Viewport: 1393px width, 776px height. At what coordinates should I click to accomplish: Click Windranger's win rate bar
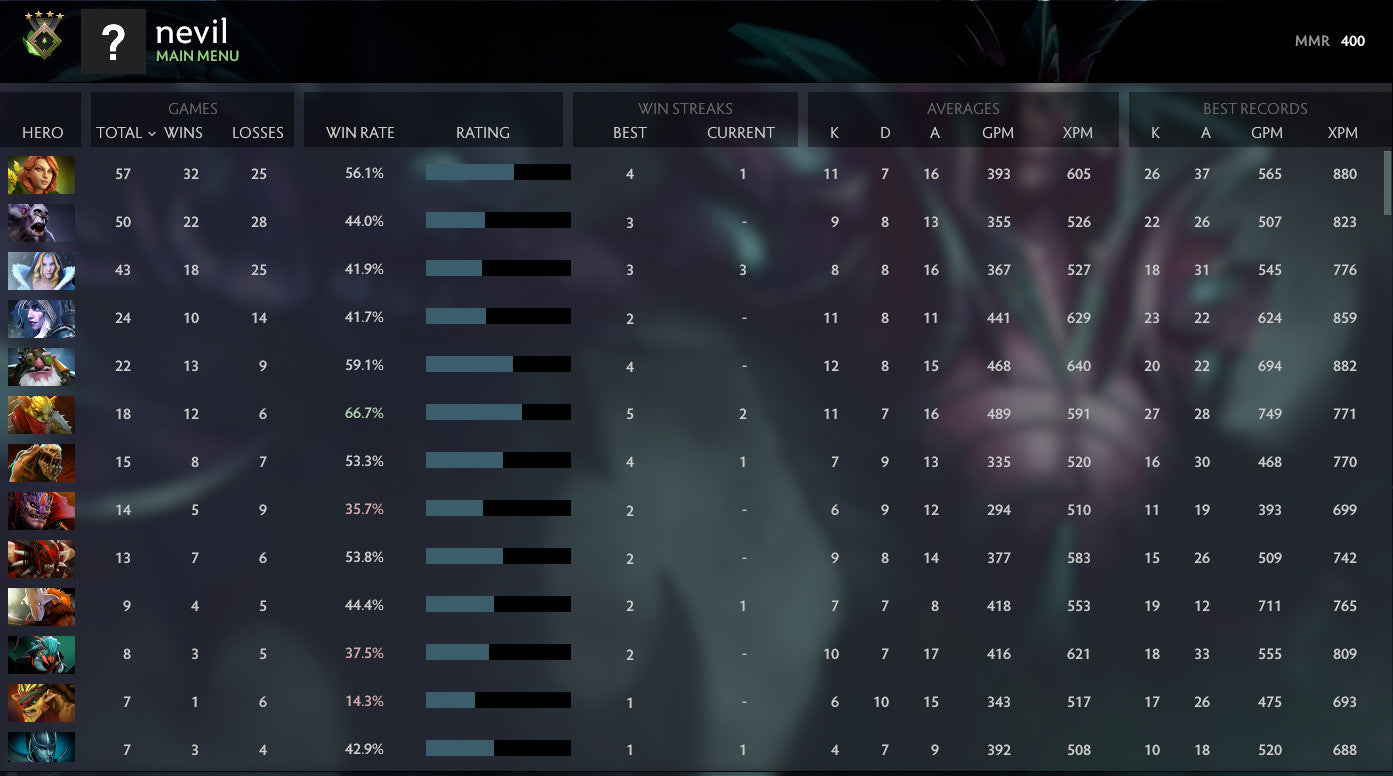[x=499, y=172]
